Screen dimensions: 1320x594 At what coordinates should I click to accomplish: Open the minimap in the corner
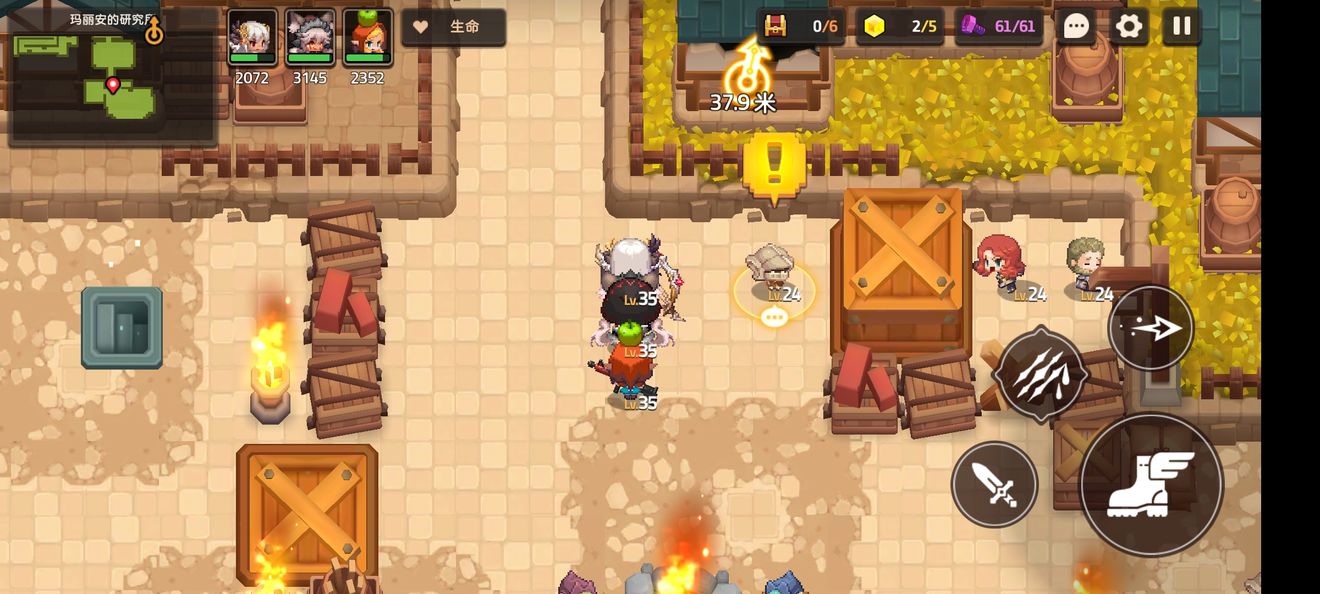(x=111, y=77)
